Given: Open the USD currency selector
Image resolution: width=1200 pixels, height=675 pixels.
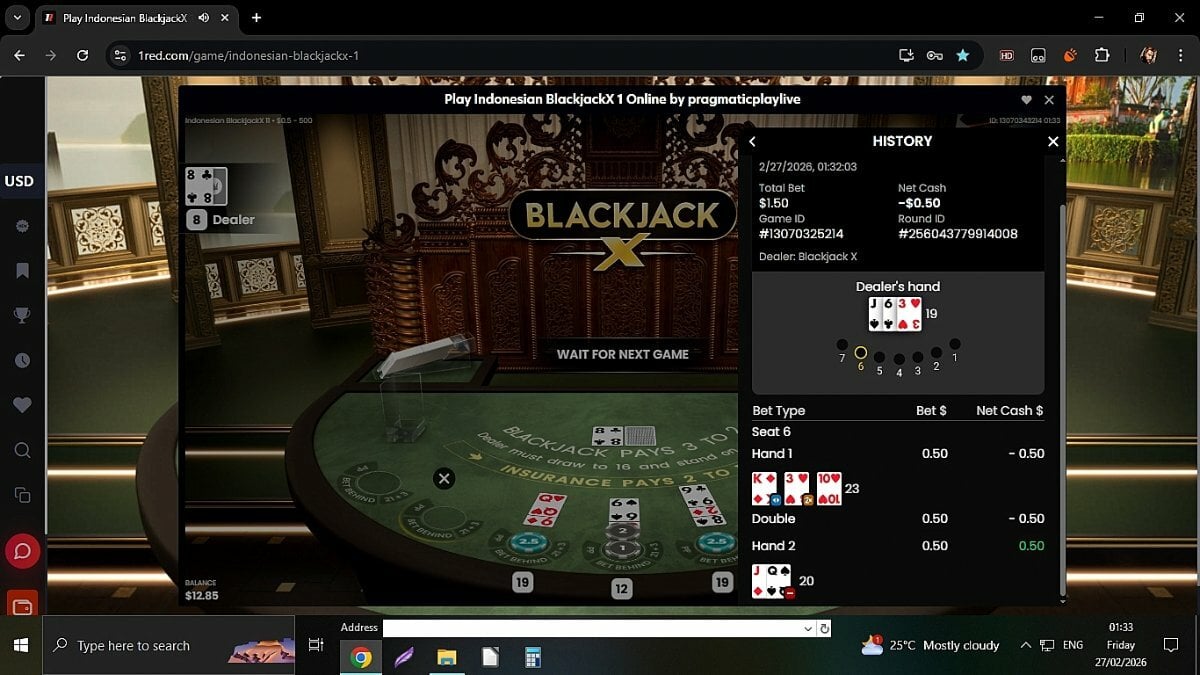Looking at the screenshot, I should (x=20, y=181).
